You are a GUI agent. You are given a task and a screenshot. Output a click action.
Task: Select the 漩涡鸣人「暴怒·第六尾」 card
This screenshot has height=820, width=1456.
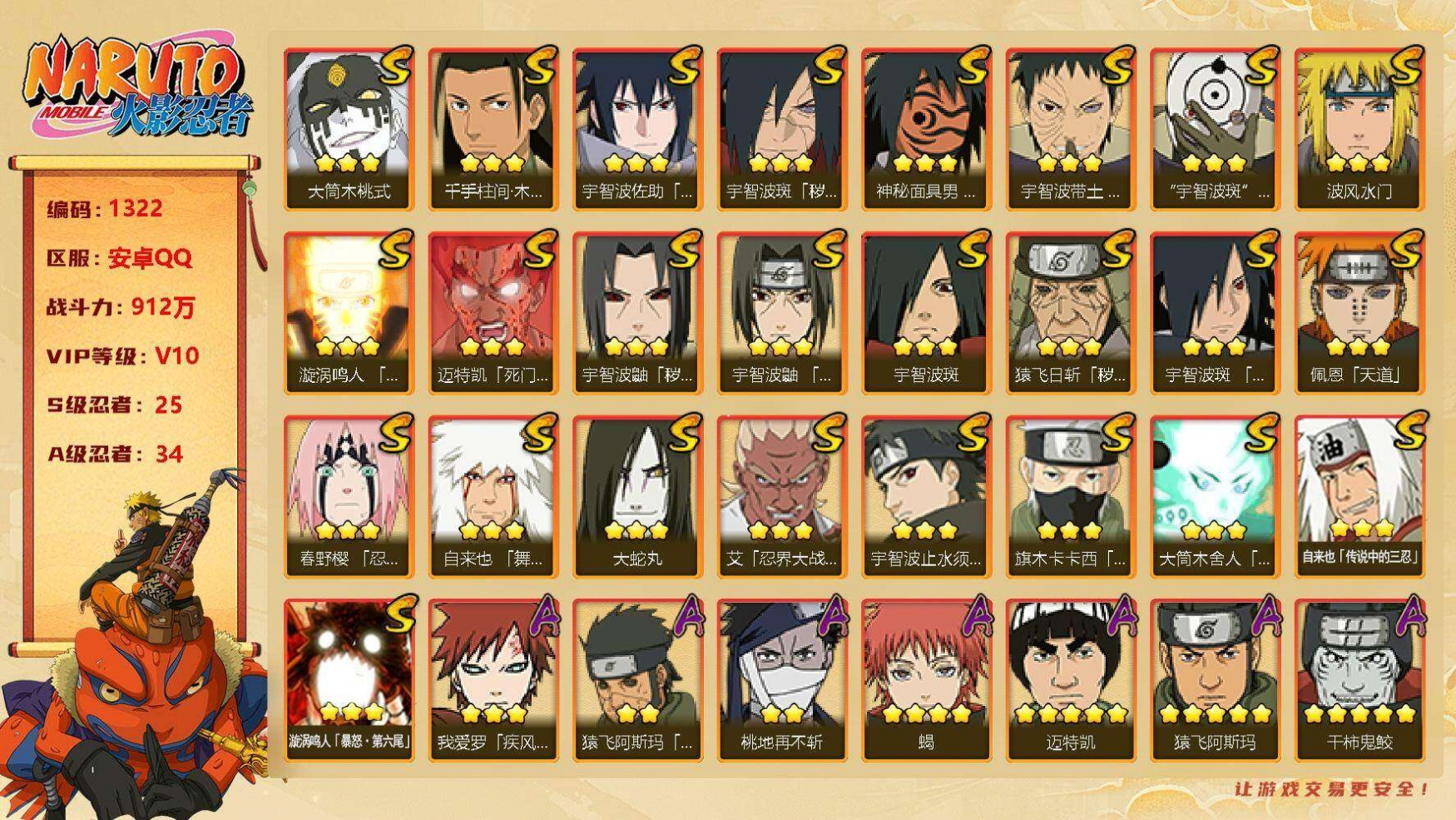[x=349, y=678]
